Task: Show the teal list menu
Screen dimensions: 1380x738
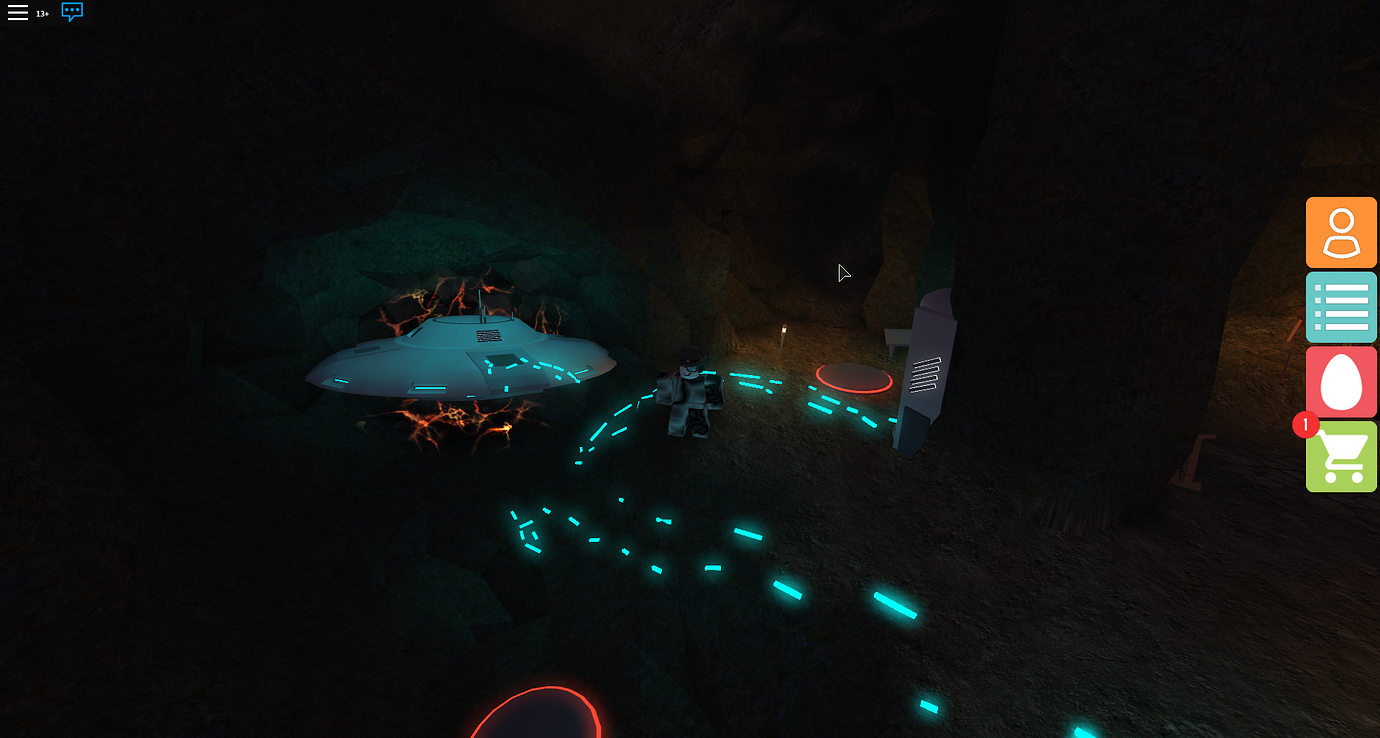Action: (1341, 307)
